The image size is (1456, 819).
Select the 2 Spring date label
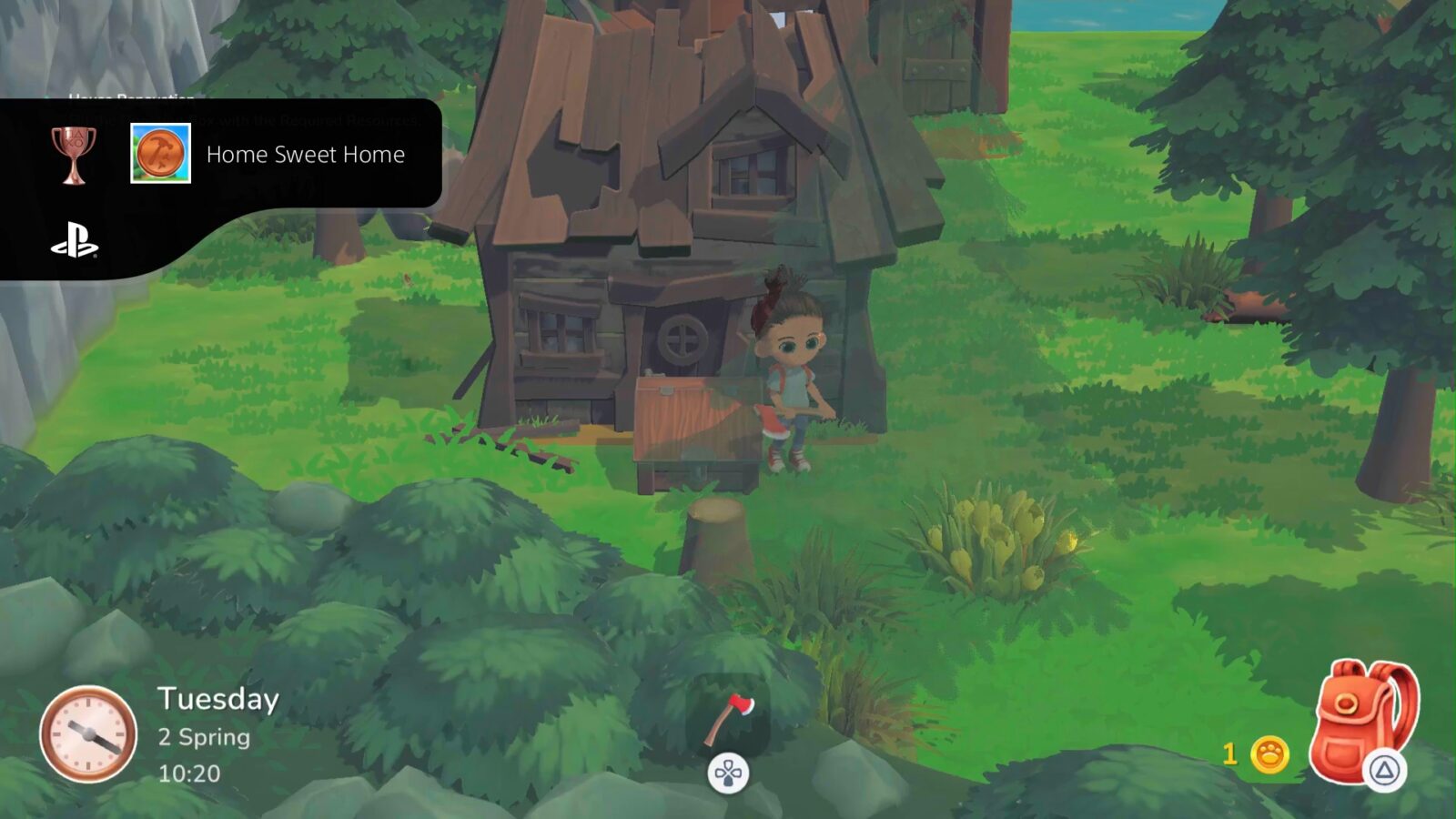pos(204,737)
